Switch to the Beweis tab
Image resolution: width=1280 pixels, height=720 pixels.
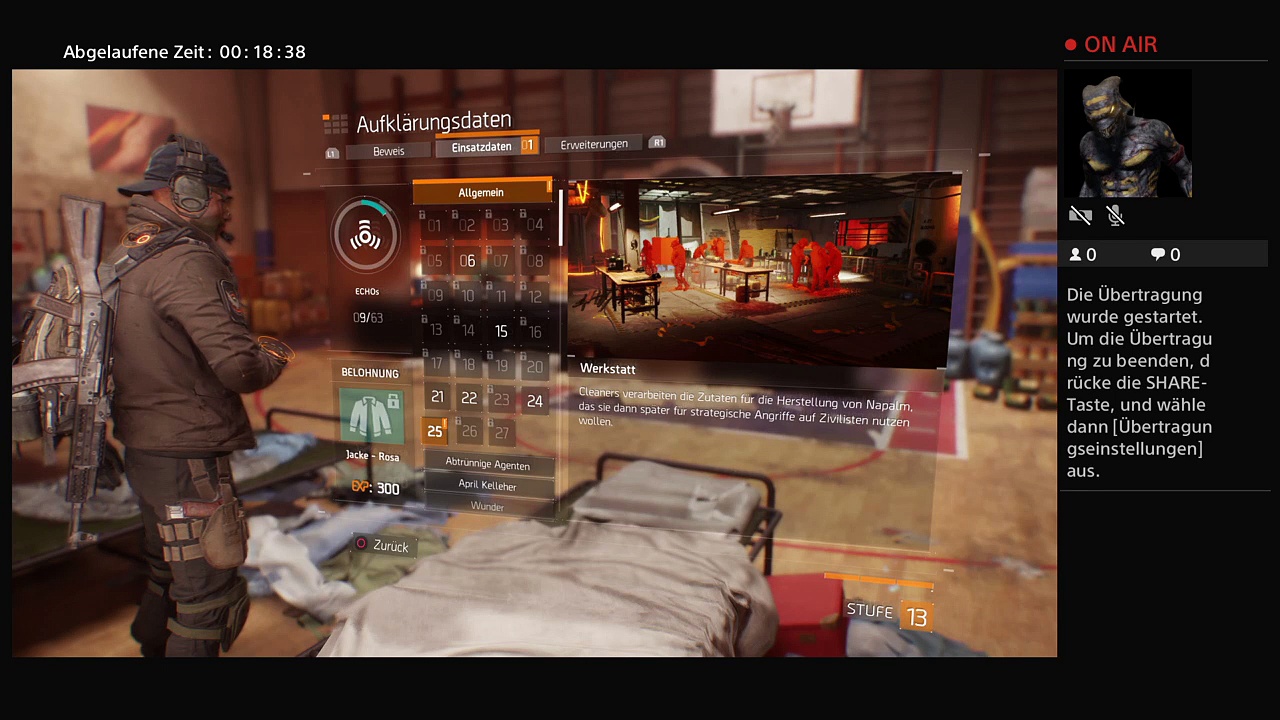(388, 151)
